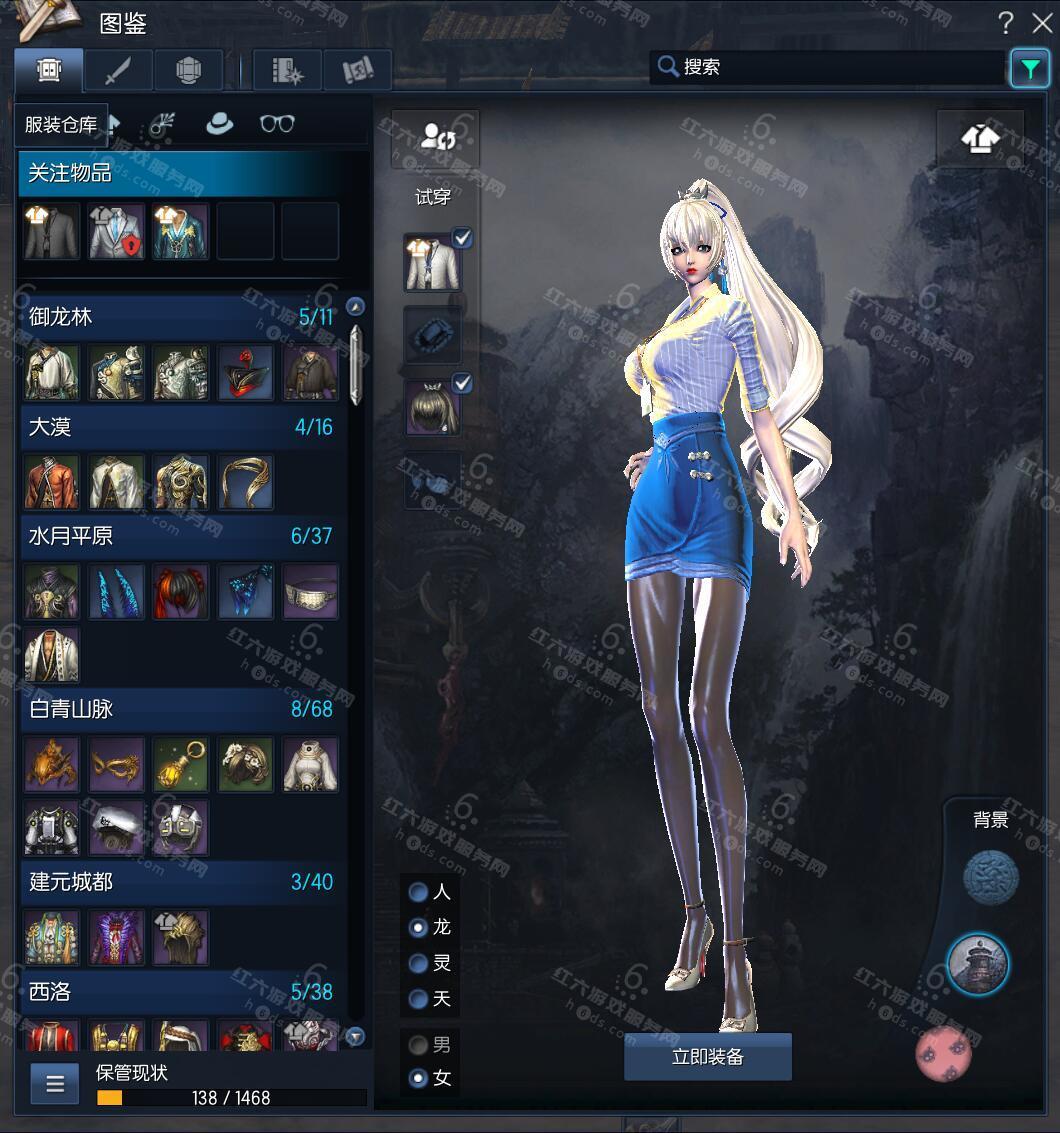Select the 男 gender option
The width and height of the screenshot is (1060, 1133).
[x=419, y=1045]
